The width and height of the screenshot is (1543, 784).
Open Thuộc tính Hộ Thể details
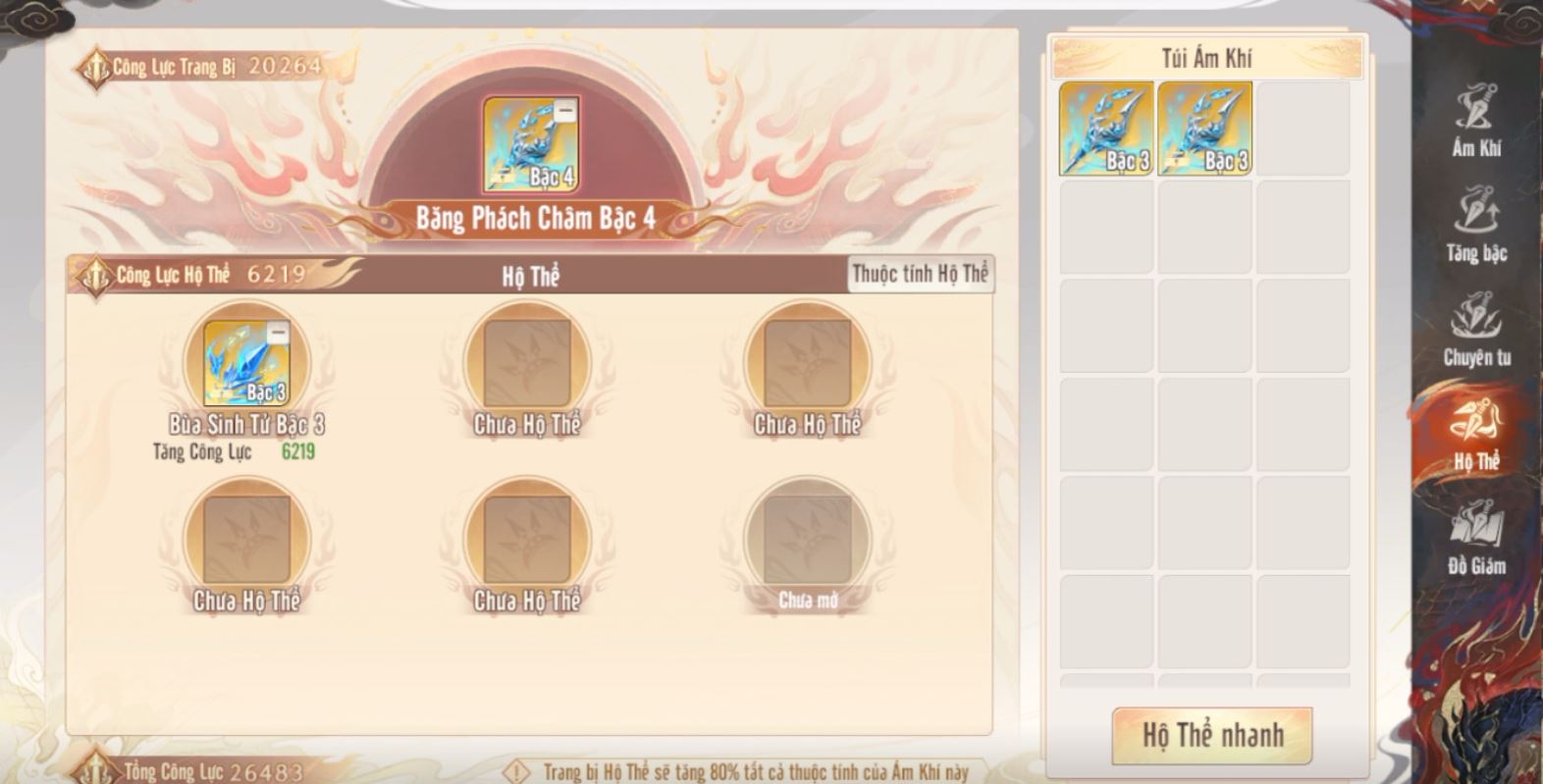[x=920, y=274]
